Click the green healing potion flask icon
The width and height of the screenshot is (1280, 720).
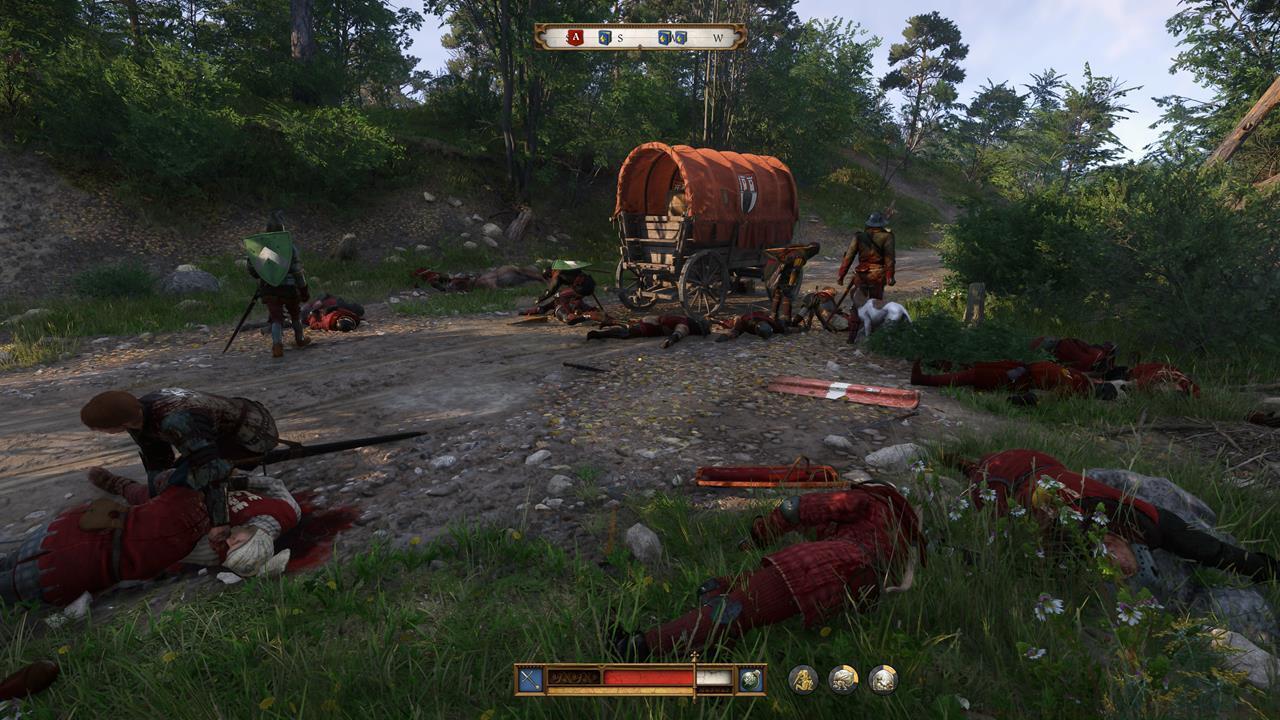pyautogui.click(x=750, y=677)
